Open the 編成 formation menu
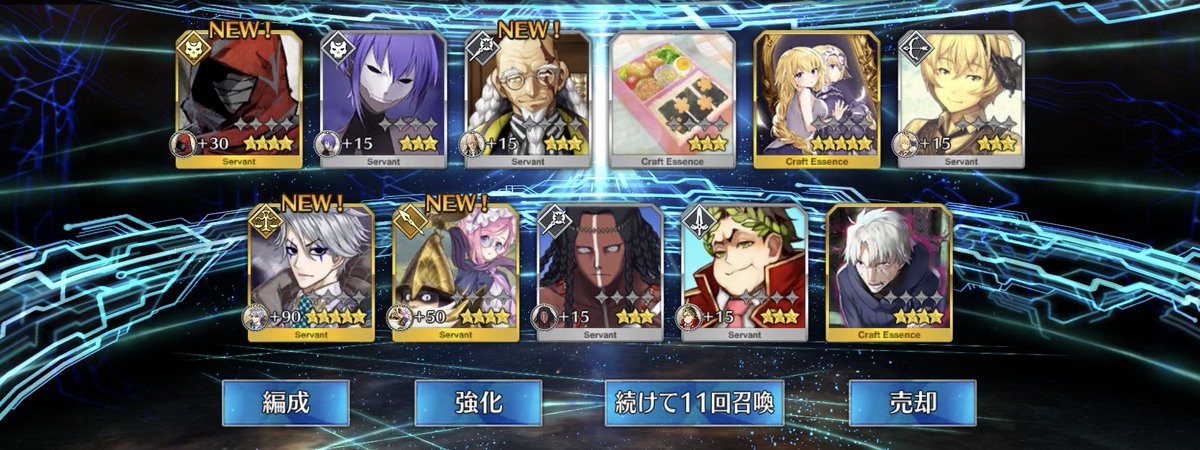Screen dimensions: 1200x450 click(x=285, y=403)
